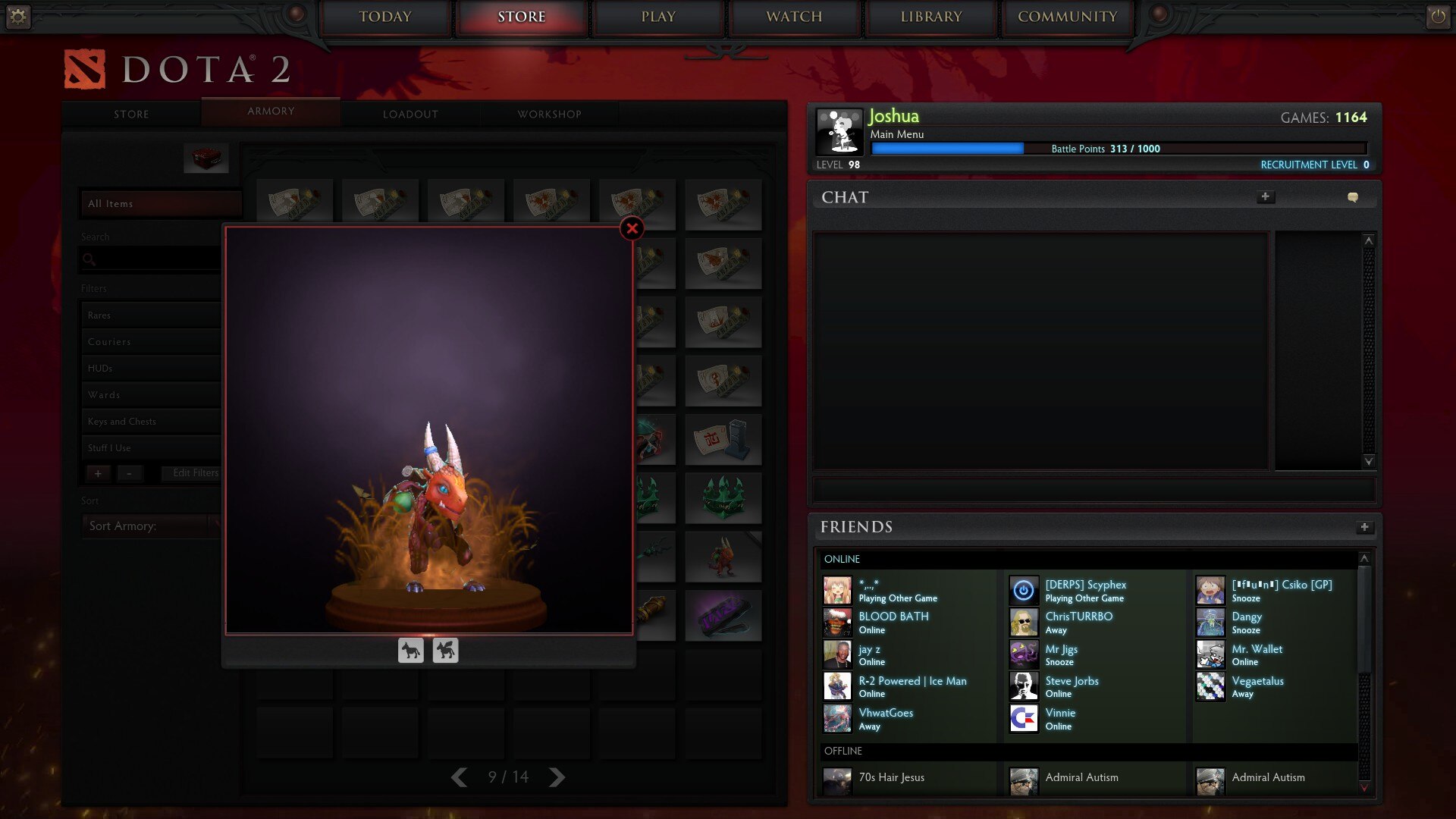This screenshot has width=1456, height=819.
Task: Open the WATCH section
Action: (794, 17)
